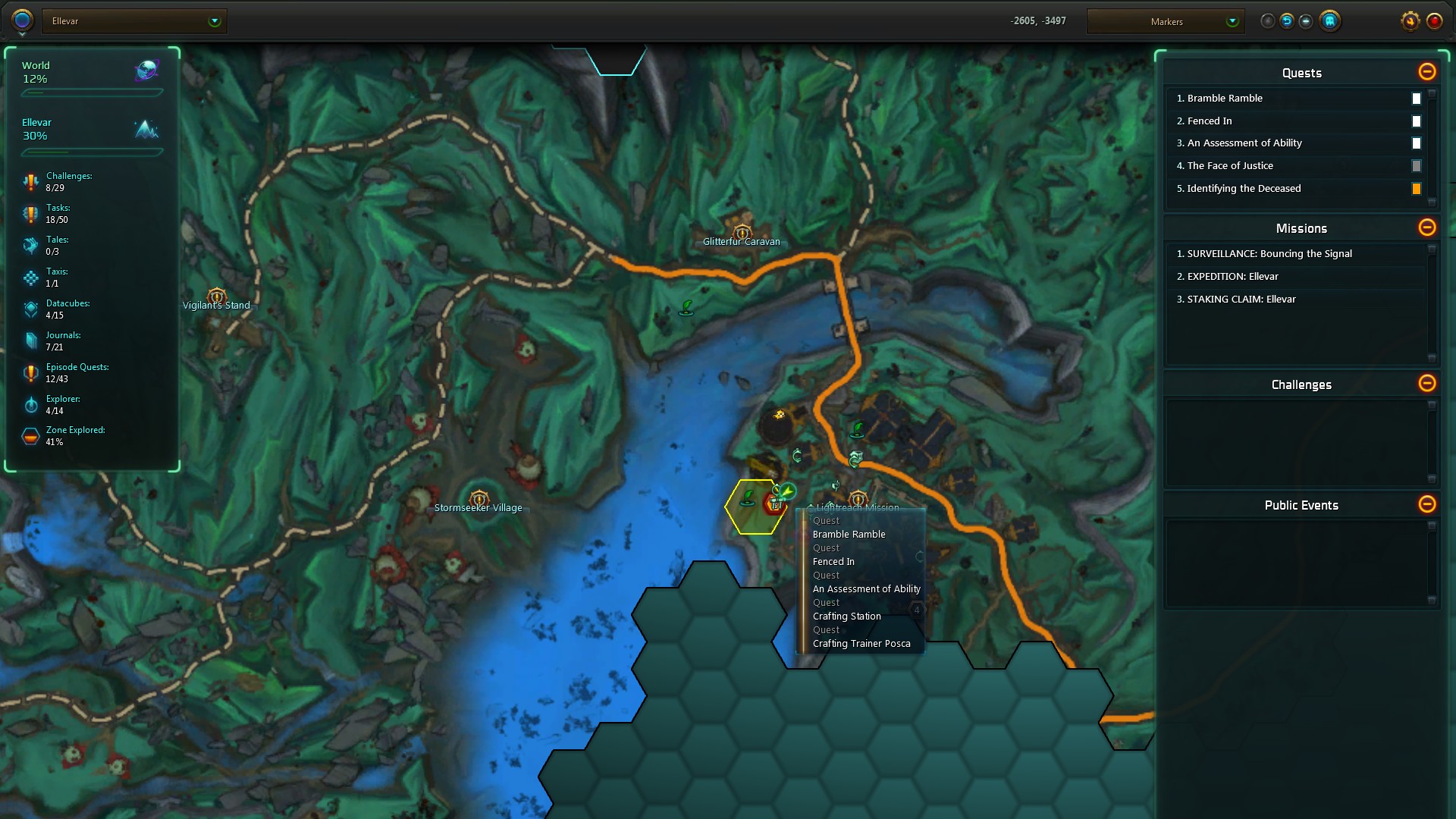Screen dimensions: 1456x819
Task: Open the Markers filter dropdown
Action: 1232,21
